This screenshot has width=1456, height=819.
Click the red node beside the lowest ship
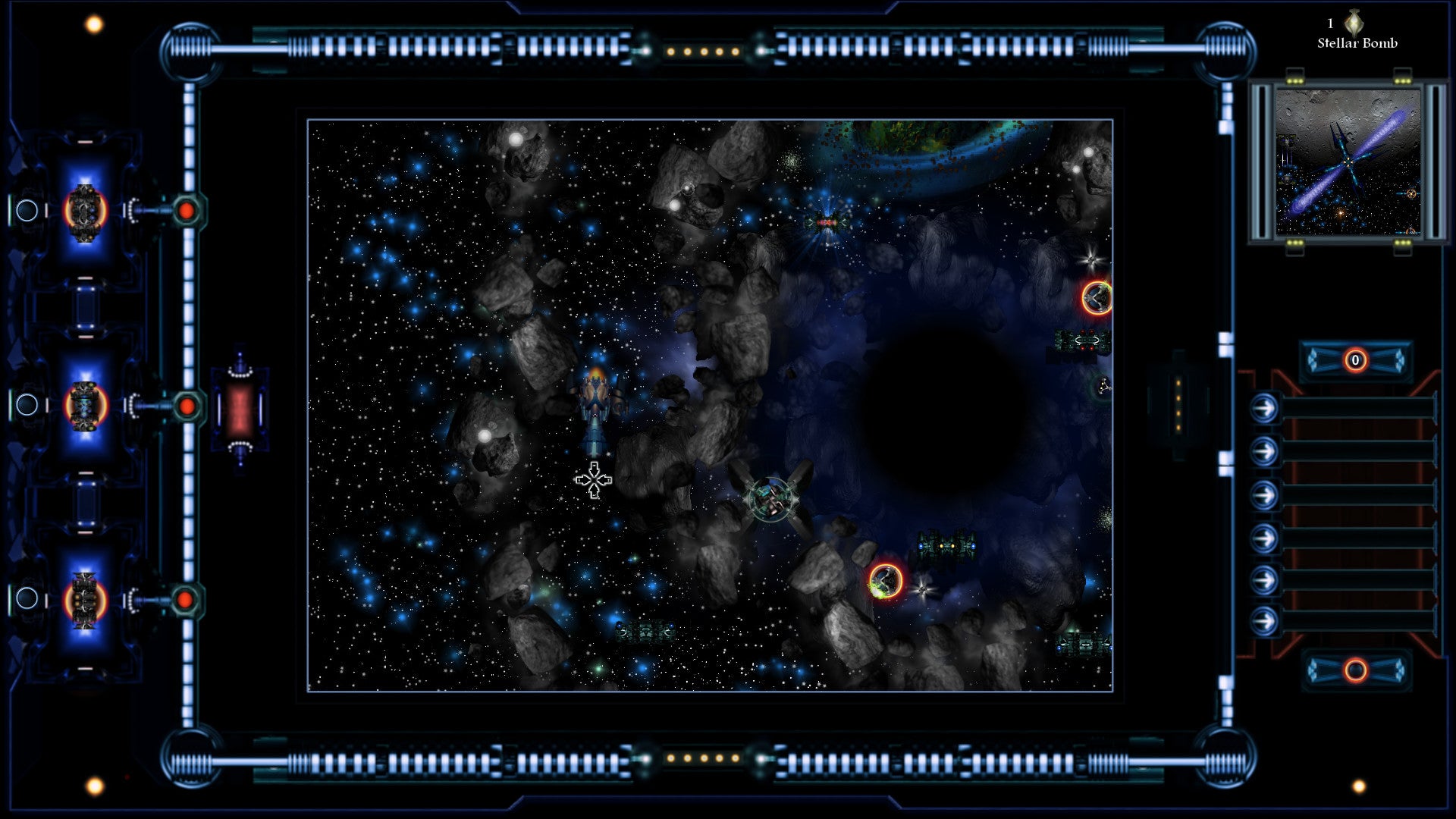pyautogui.click(x=185, y=600)
